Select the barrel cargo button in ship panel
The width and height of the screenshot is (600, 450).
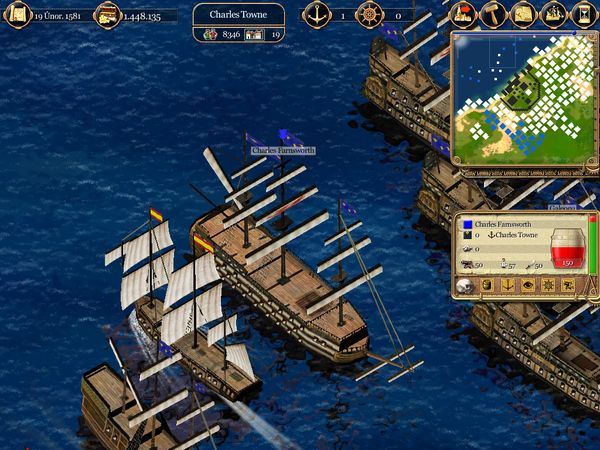(x=488, y=286)
